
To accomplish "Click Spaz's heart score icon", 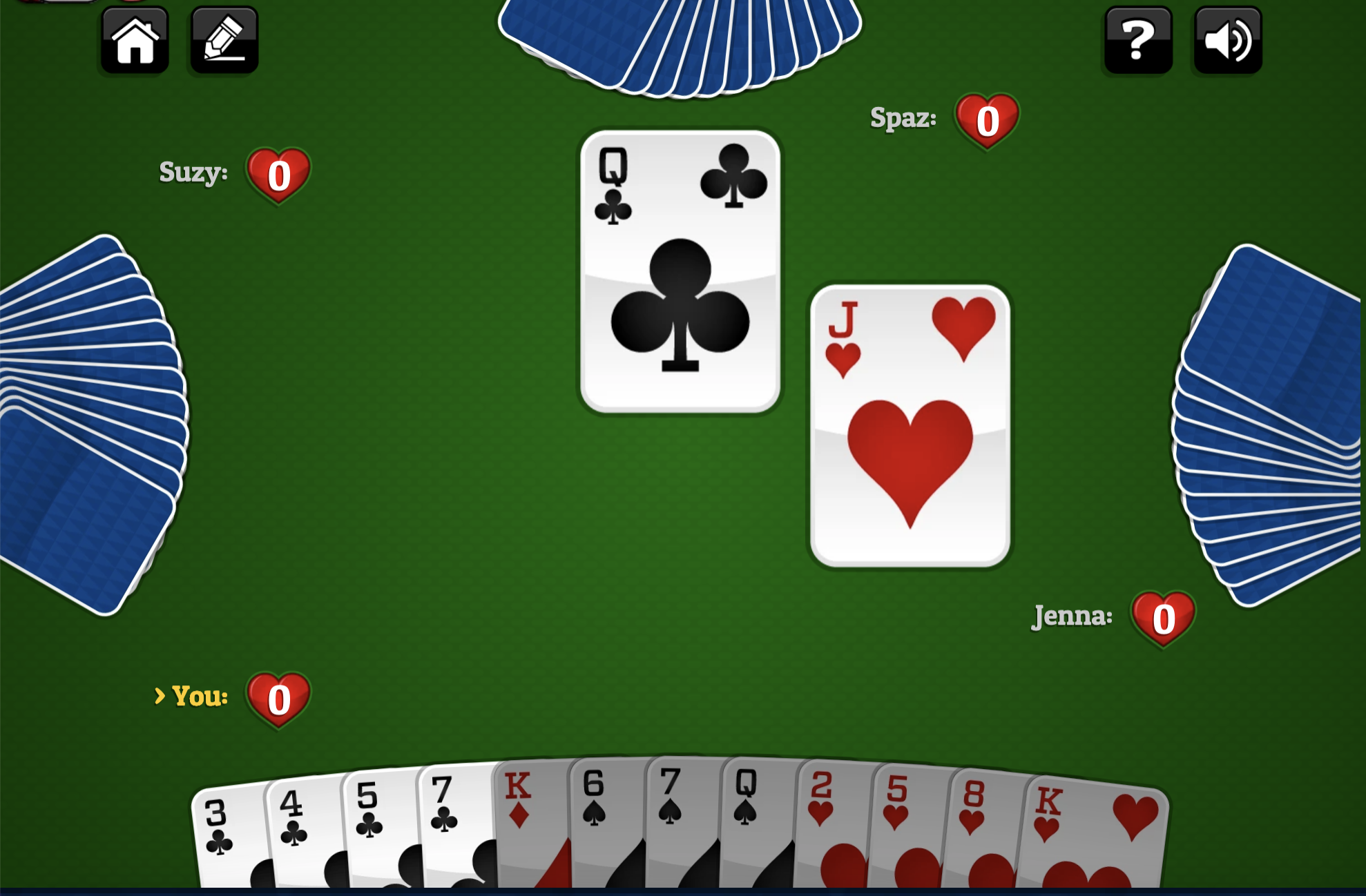I will pos(986,121).
